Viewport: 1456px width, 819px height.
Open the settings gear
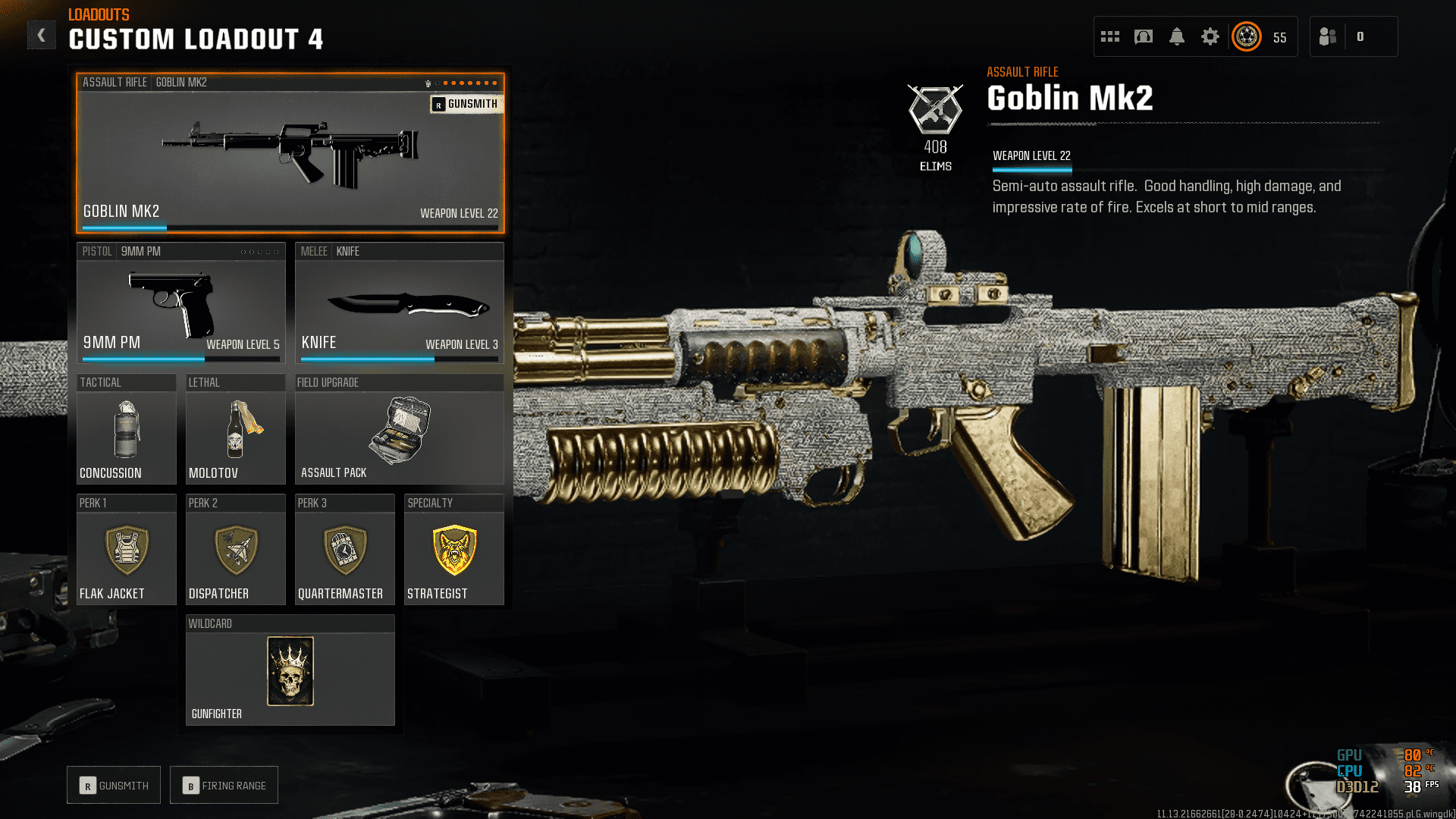1210,36
